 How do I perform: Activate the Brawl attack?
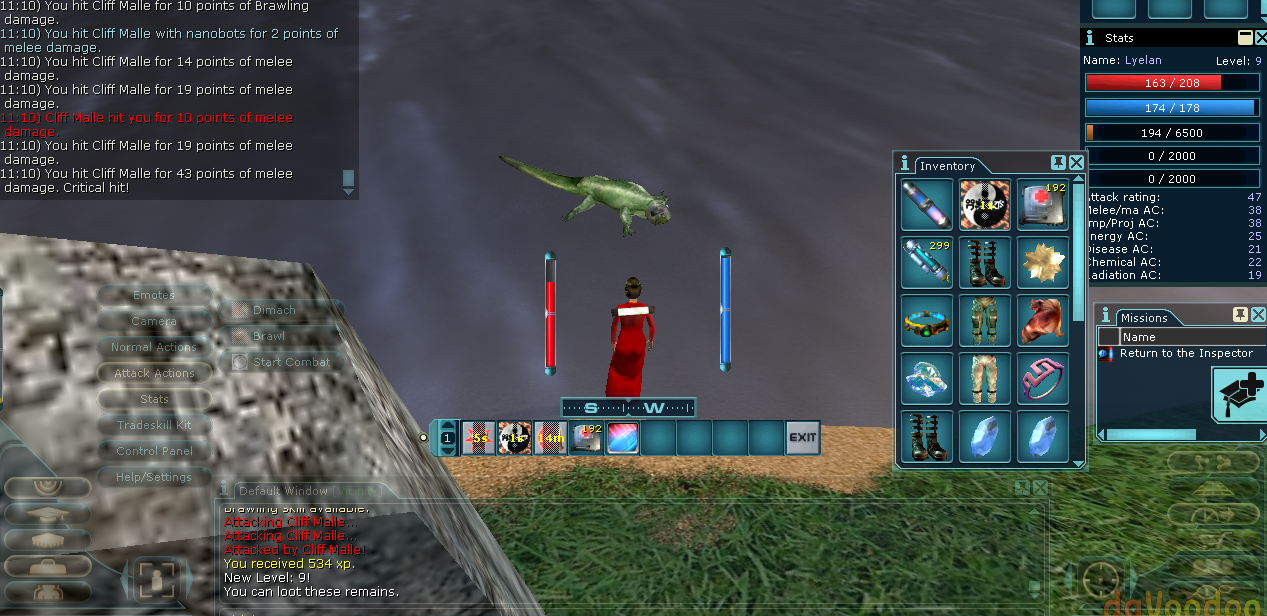click(268, 336)
